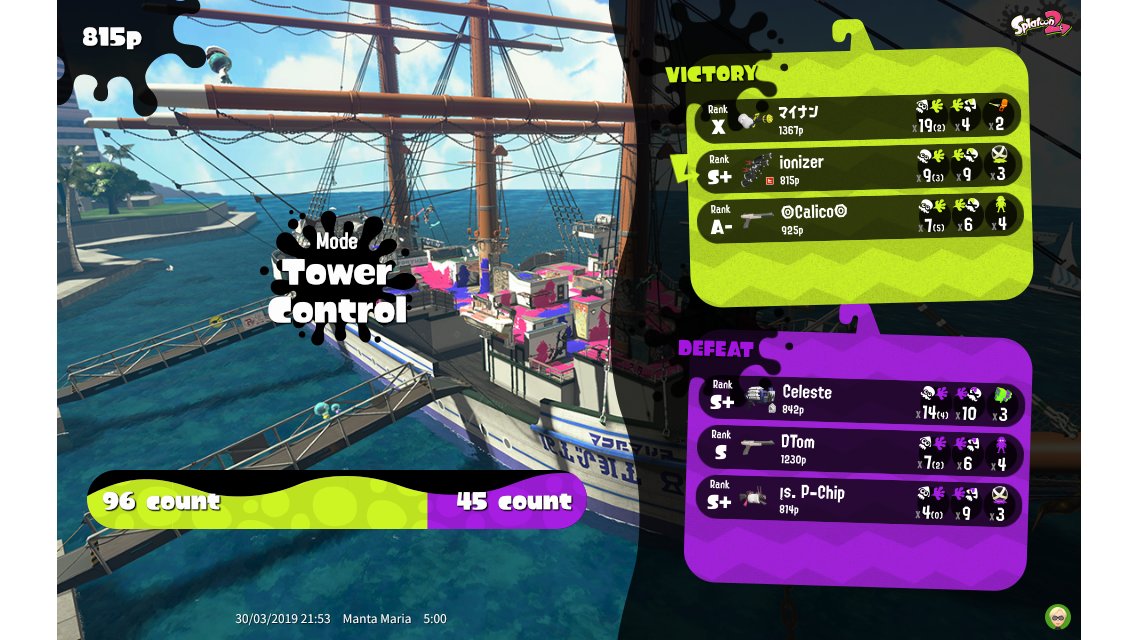Viewport: 1138px width, 640px height.
Task: Open the user avatar icon
Action: pyautogui.click(x=1057, y=616)
